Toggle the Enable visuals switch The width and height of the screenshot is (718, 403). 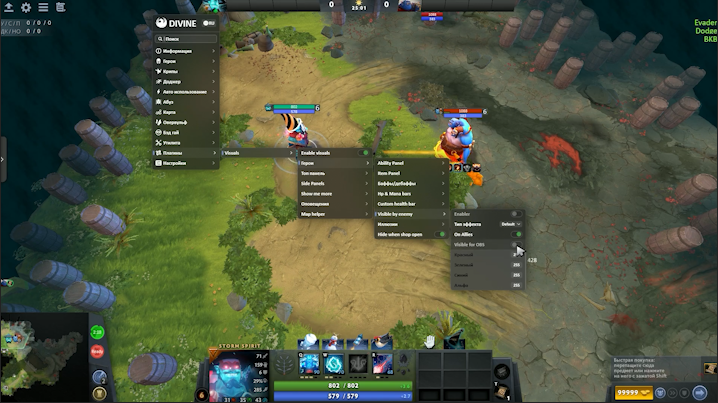(x=364, y=153)
